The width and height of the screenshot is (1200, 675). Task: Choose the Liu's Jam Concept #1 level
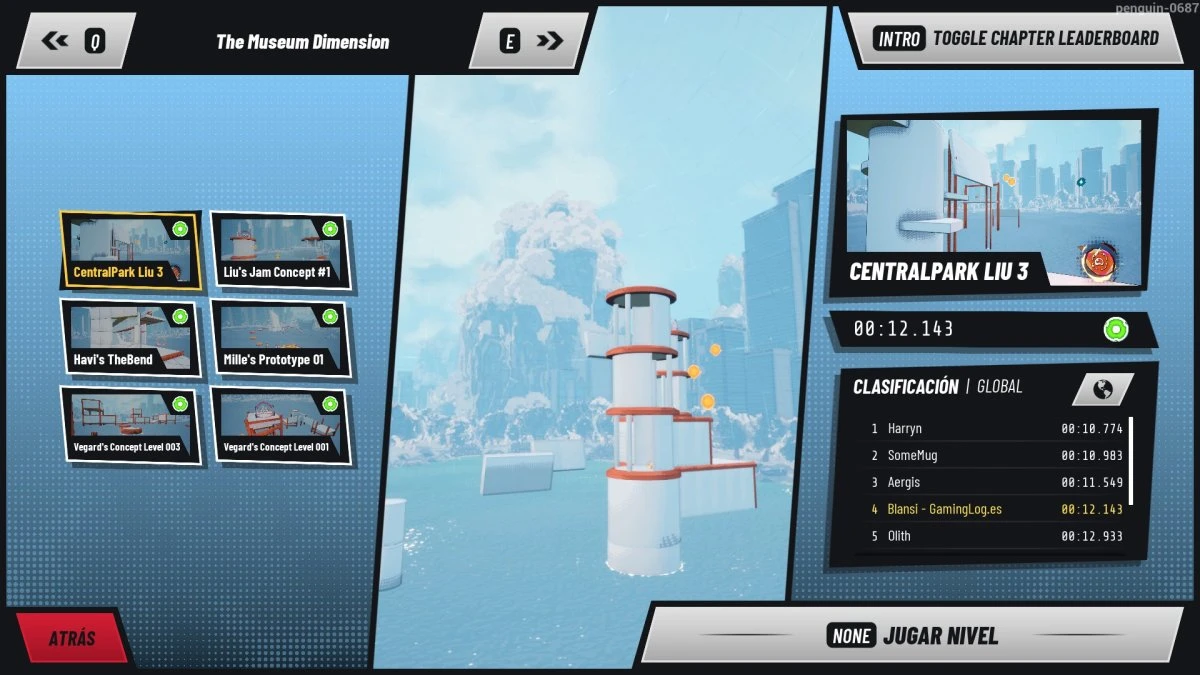coord(279,251)
